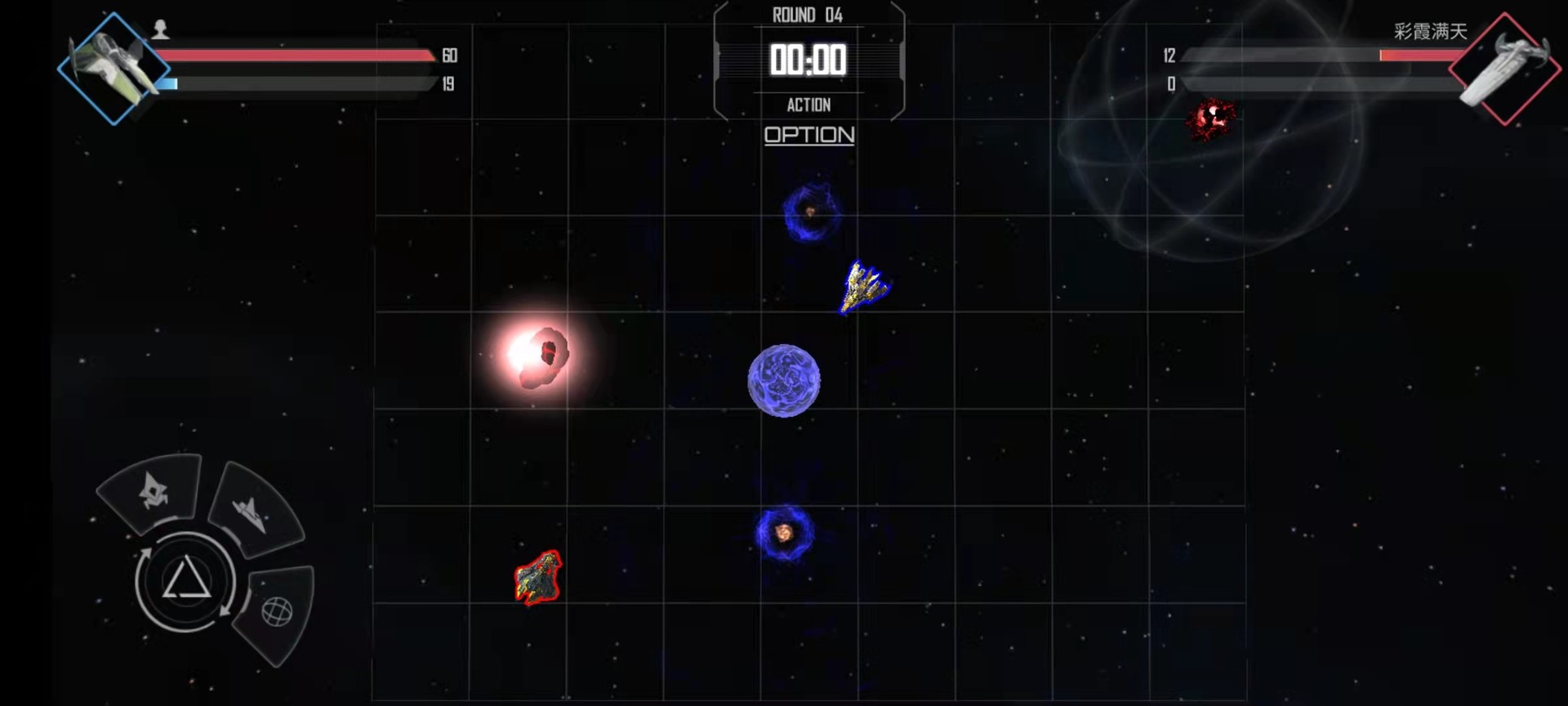The height and width of the screenshot is (706, 1568).
Task: Click the glowing asteroid explosion
Action: pos(541,358)
